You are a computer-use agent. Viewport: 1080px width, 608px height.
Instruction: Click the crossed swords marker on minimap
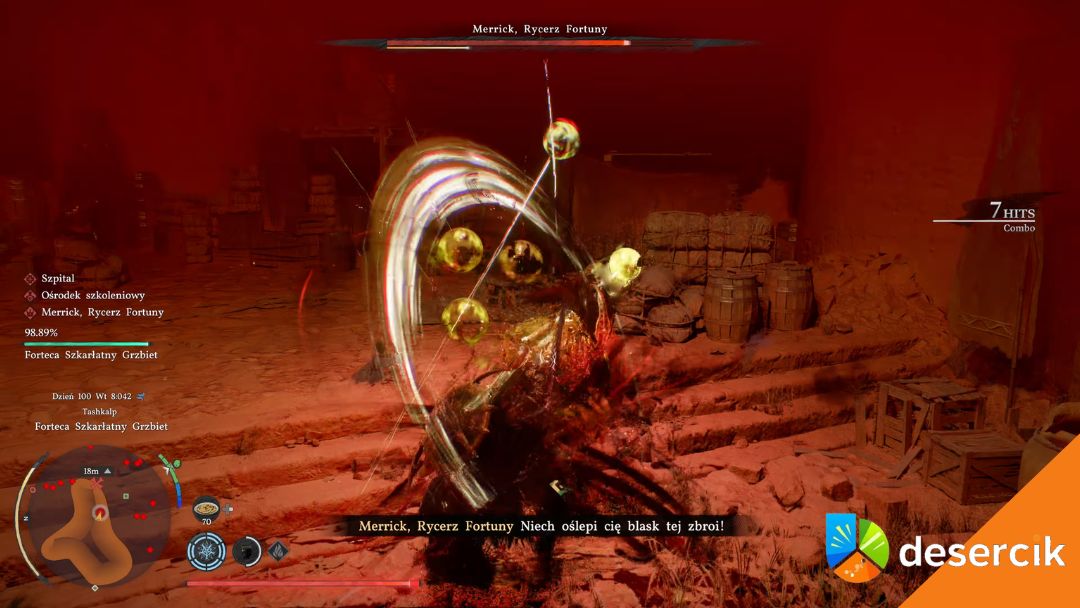point(98,483)
